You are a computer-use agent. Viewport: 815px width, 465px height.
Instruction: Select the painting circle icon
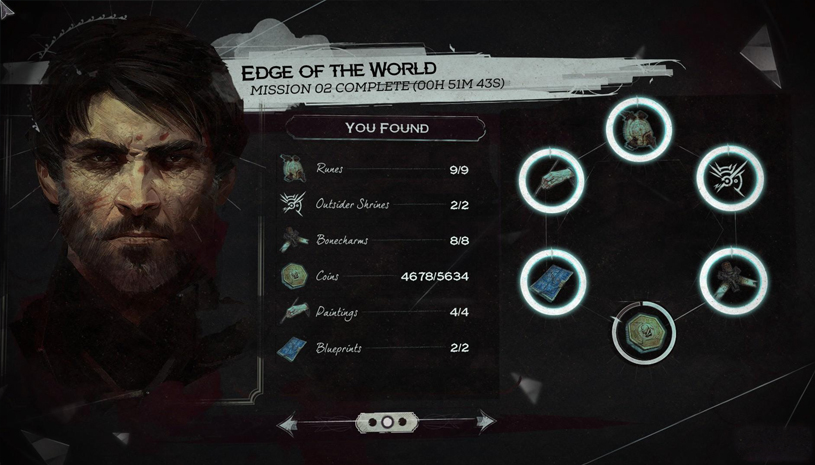(x=553, y=180)
